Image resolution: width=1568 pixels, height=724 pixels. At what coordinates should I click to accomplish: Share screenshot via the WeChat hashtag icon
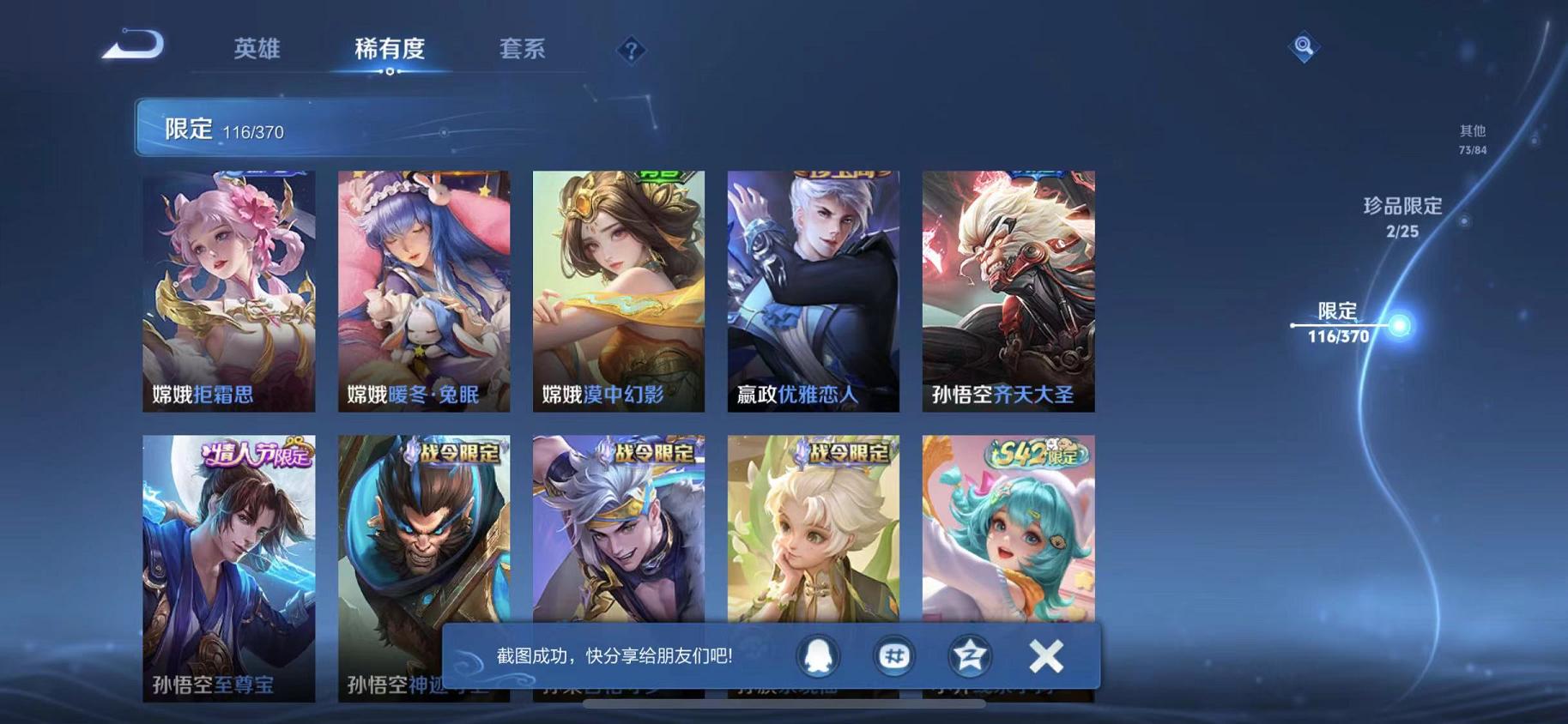[893, 655]
